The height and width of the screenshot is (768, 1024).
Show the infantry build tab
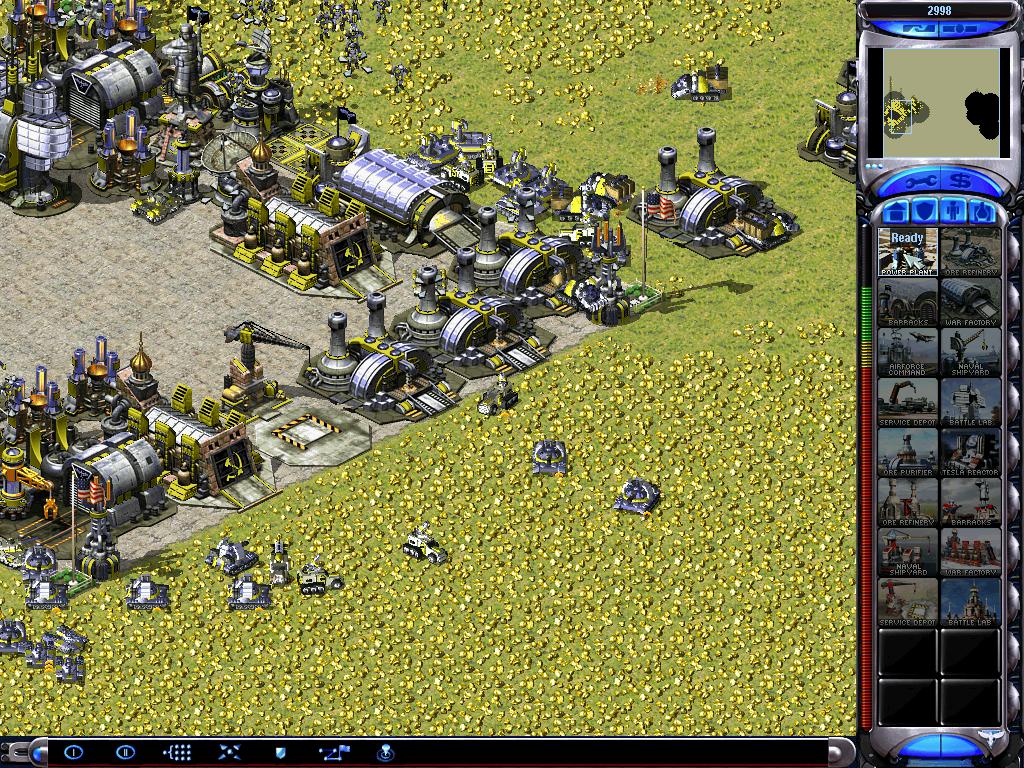[952, 212]
